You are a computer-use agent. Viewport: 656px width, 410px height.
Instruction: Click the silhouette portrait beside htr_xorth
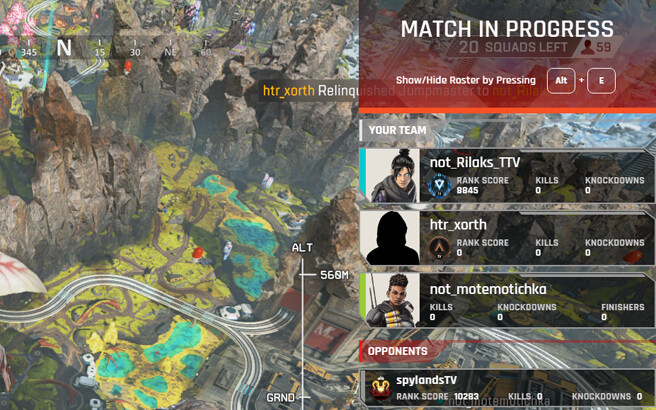[x=392, y=237]
